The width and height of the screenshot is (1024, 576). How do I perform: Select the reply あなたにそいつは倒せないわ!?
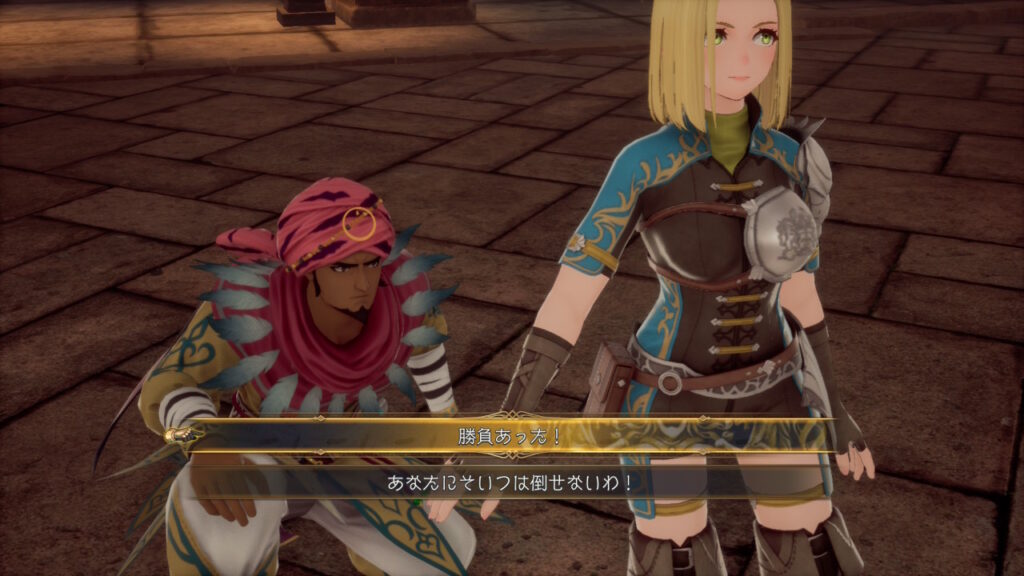point(511,482)
